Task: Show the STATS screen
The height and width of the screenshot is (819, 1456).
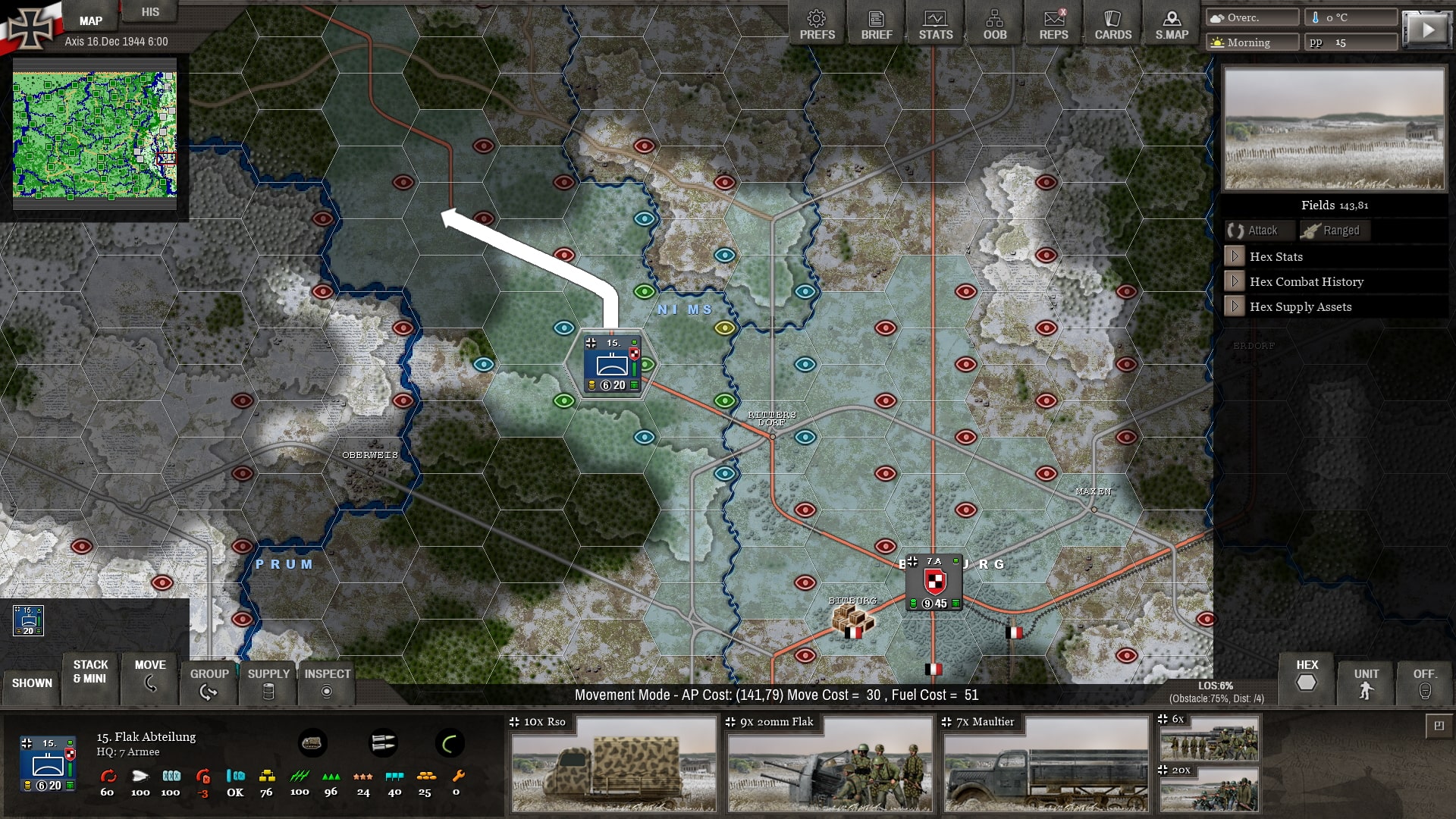Action: [935, 25]
